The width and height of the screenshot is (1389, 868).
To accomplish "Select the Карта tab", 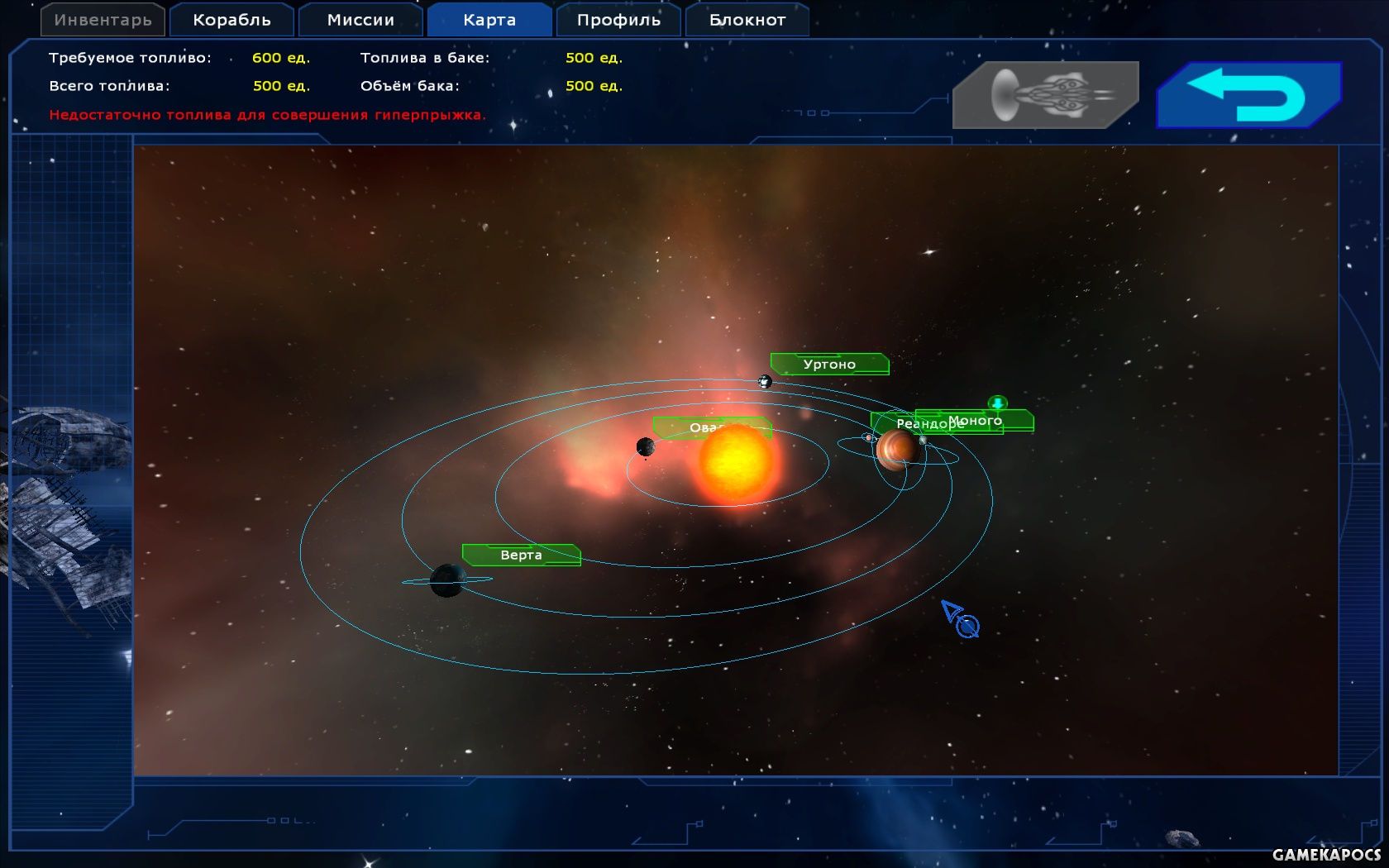I will click(x=489, y=20).
